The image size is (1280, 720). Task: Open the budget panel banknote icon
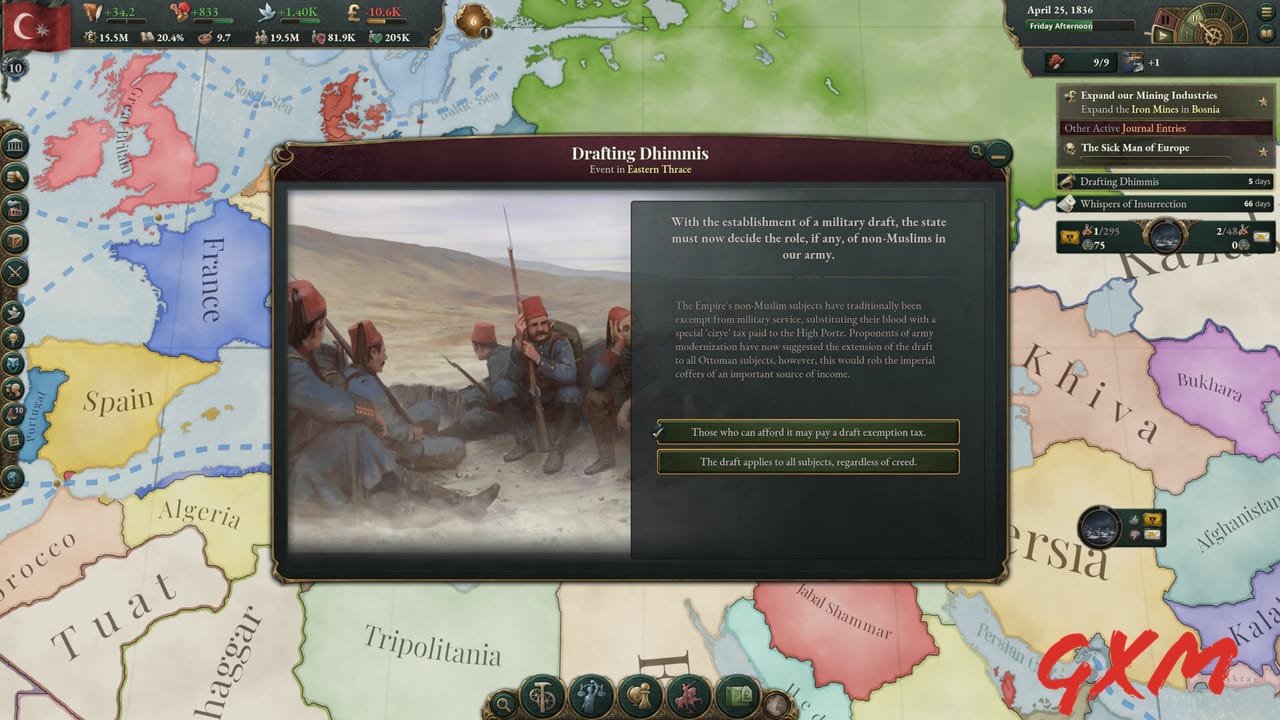coord(739,697)
